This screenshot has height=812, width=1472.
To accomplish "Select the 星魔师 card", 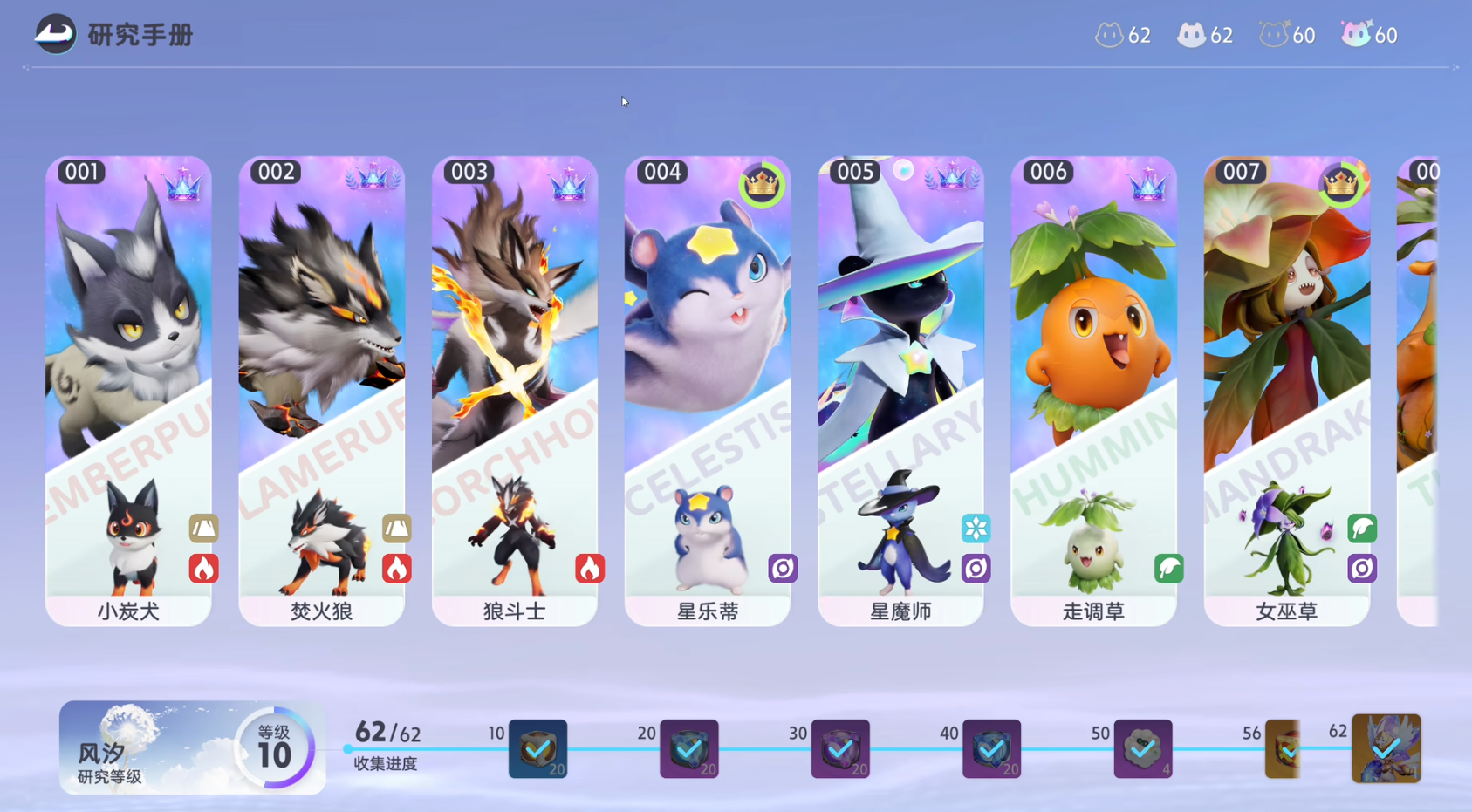I will click(x=900, y=391).
